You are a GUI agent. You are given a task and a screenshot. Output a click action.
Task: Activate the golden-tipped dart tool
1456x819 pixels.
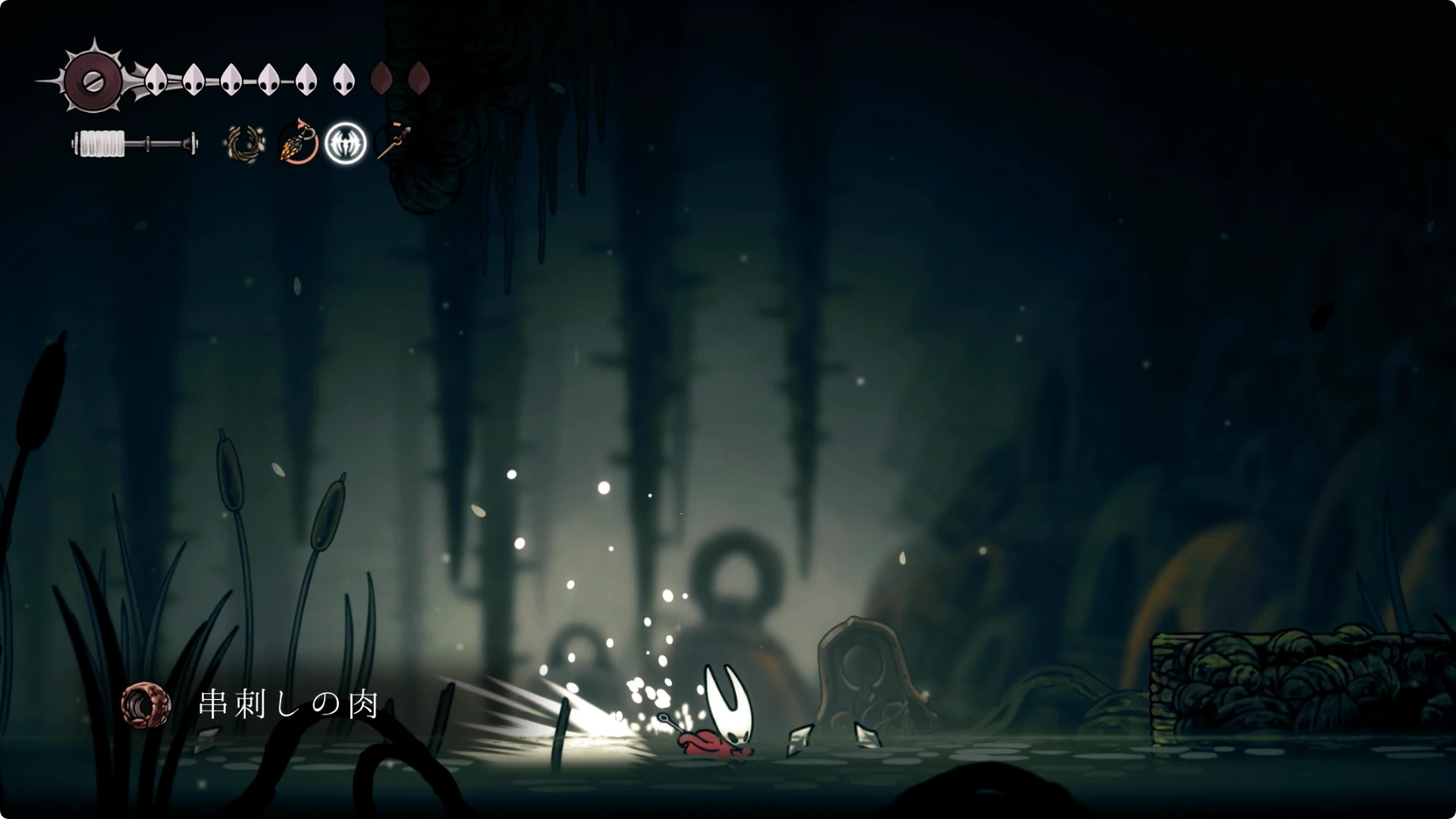coord(297,142)
